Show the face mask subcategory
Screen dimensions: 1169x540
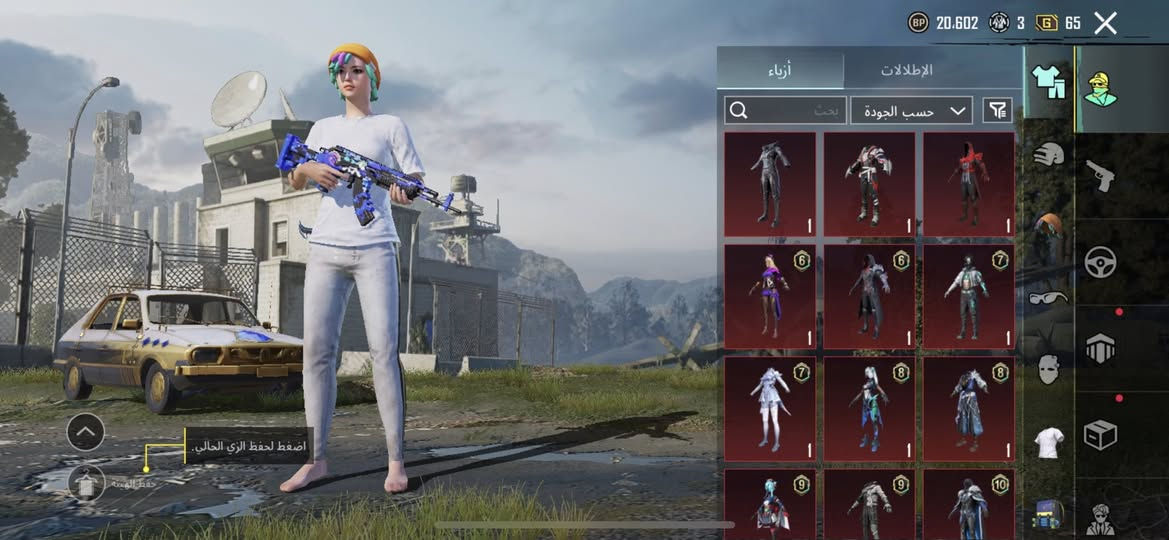pos(1049,369)
